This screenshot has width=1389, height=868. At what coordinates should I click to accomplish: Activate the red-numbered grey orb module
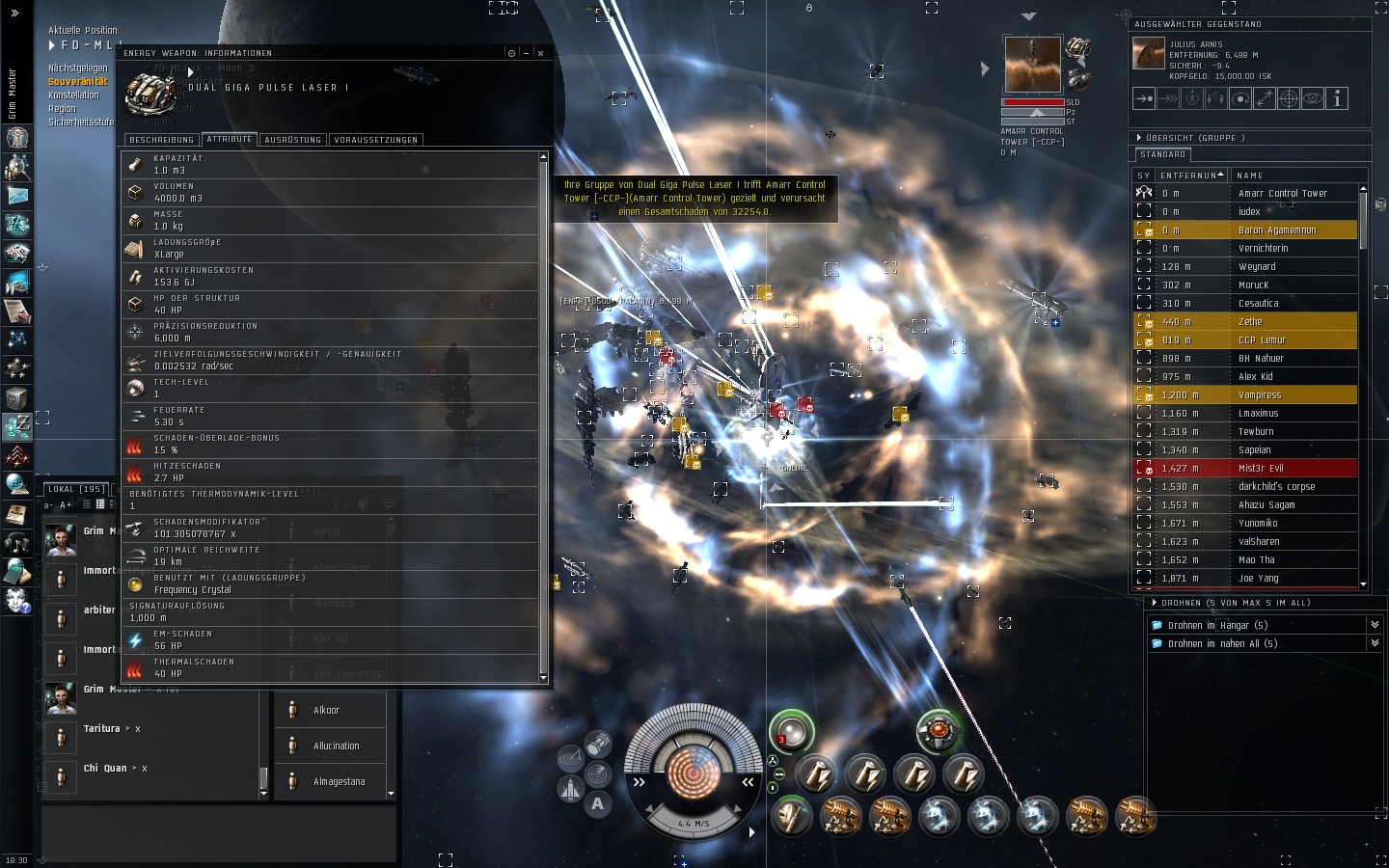(791, 731)
